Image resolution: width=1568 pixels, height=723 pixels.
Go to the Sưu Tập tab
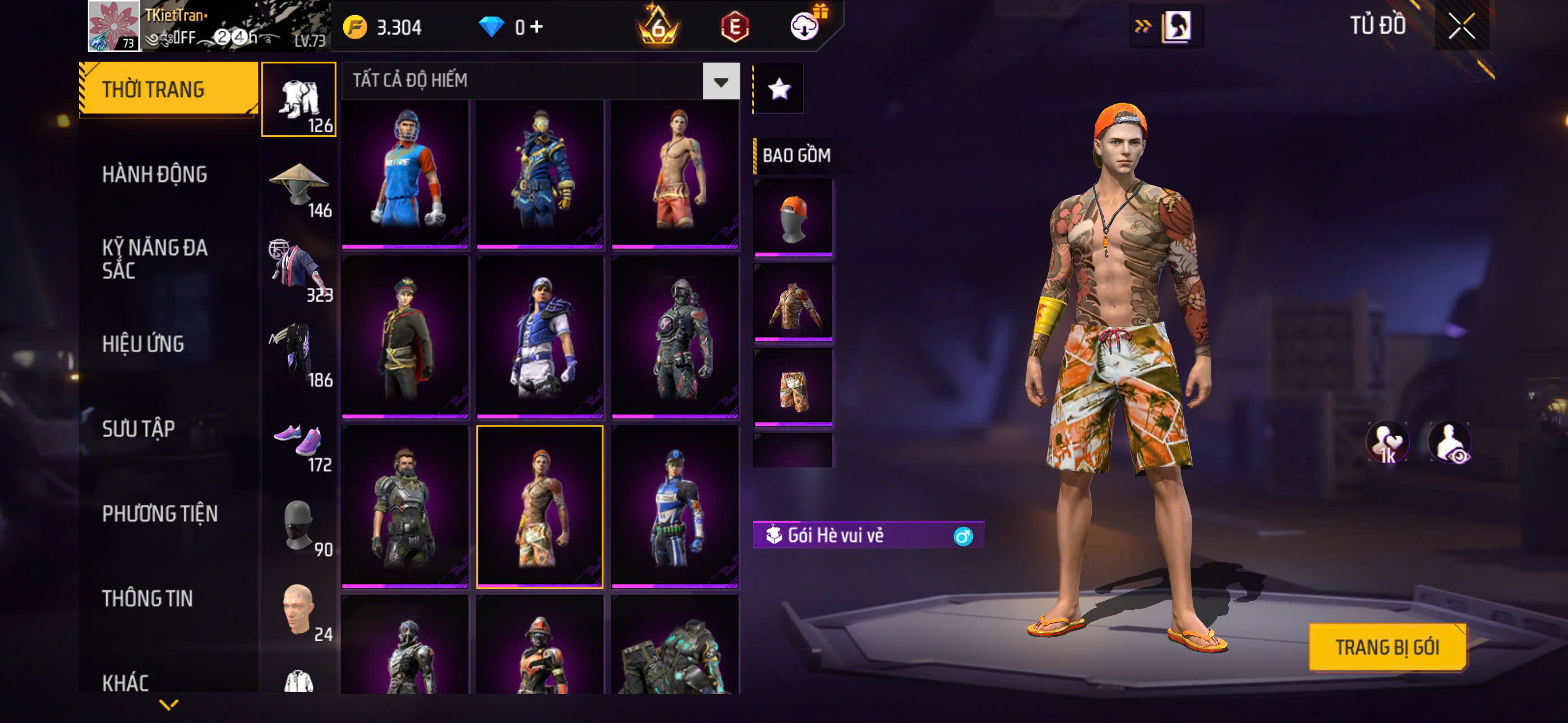(138, 429)
